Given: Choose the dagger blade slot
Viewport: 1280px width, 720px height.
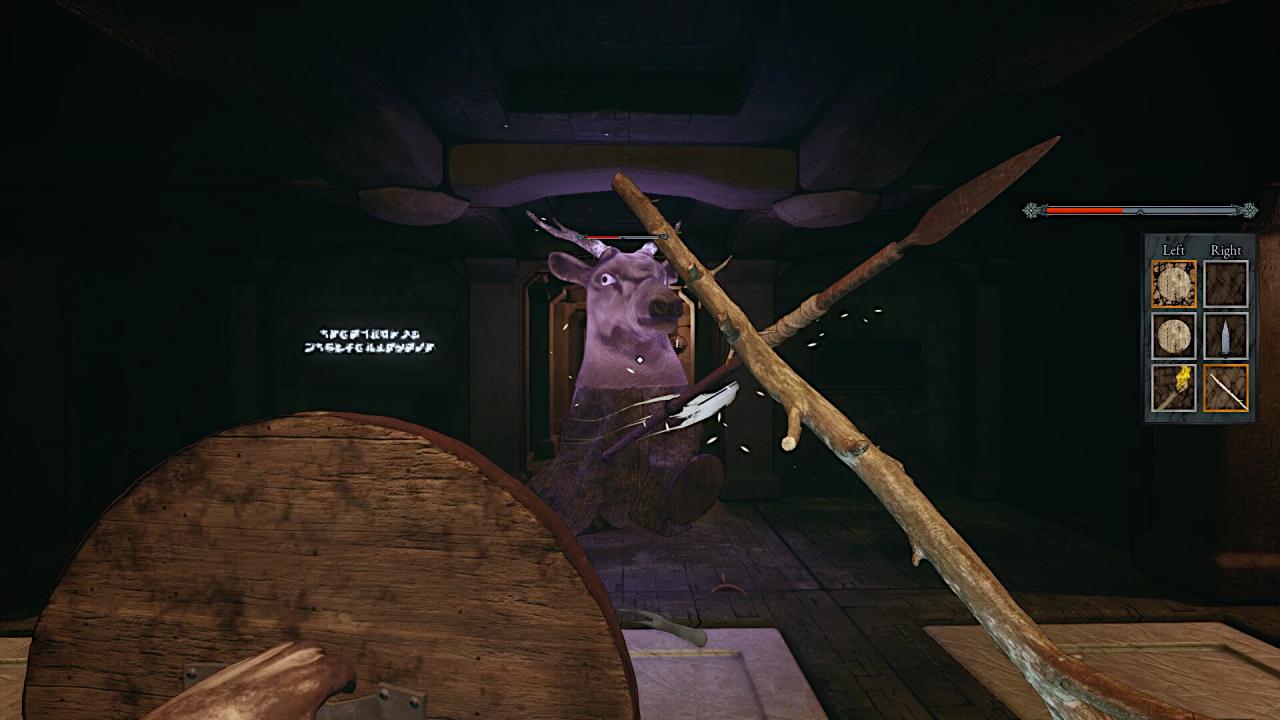Looking at the screenshot, I should pos(1225,336).
